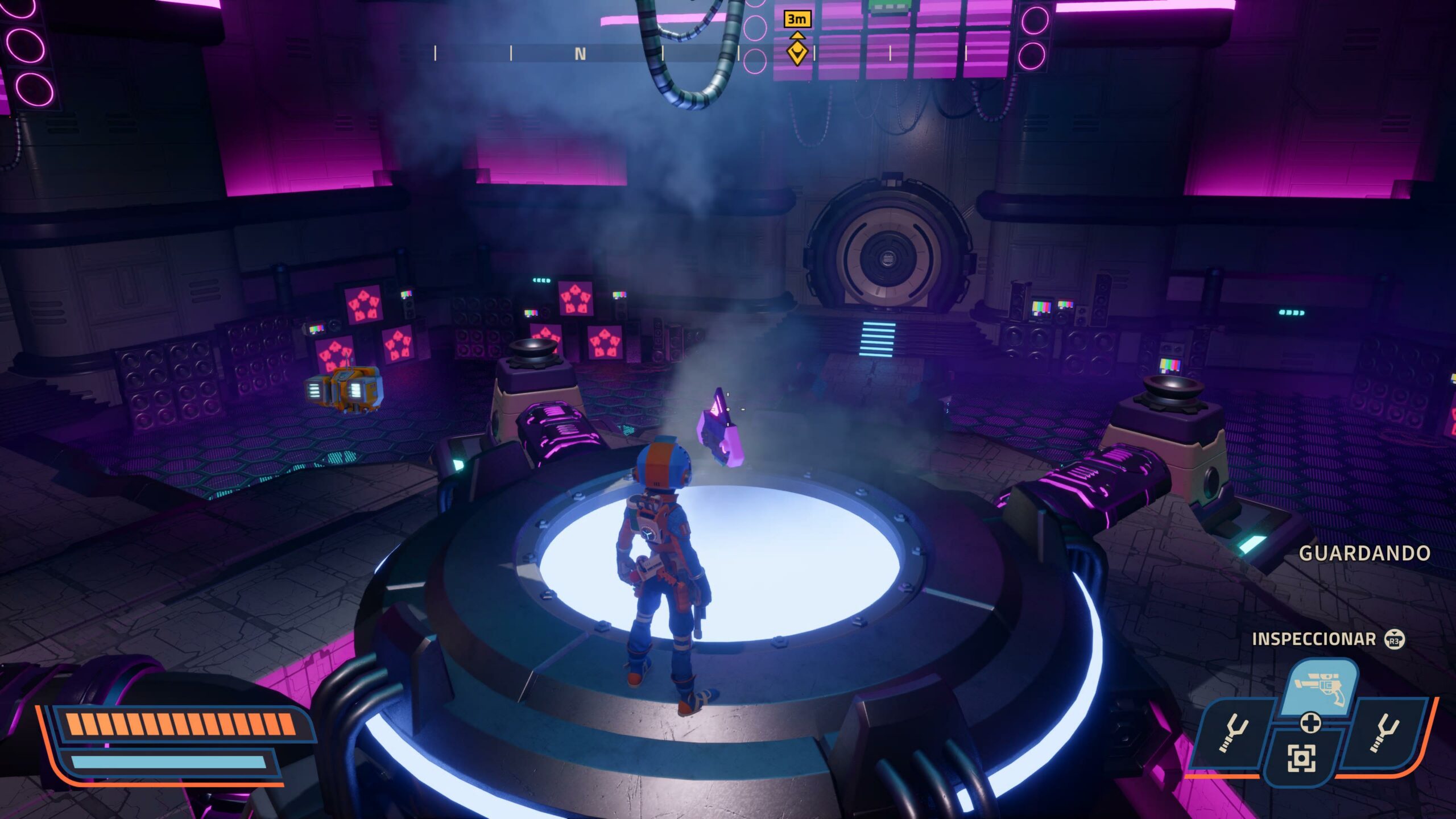Click the yellow objective marker on the compass

pyautogui.click(x=797, y=52)
